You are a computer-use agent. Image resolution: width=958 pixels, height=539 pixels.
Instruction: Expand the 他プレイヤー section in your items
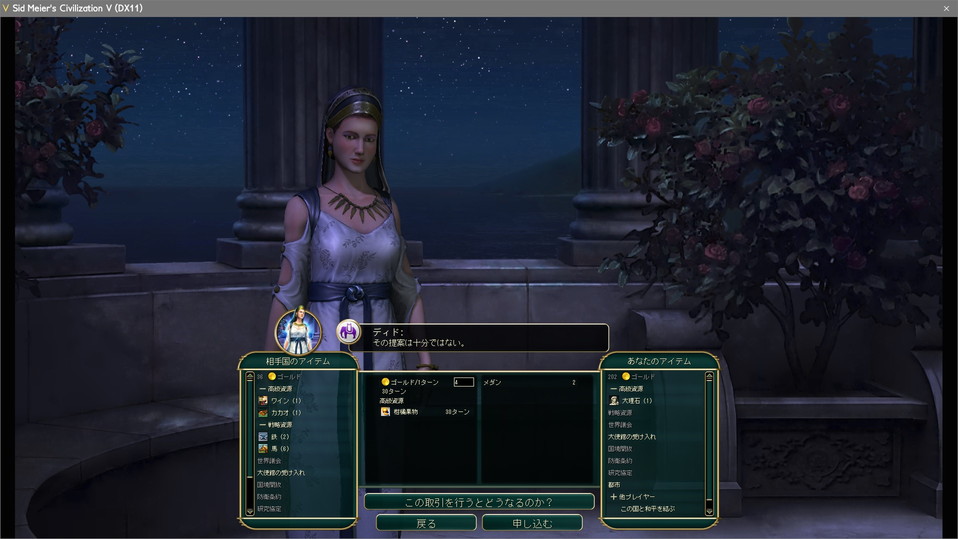[x=633, y=497]
